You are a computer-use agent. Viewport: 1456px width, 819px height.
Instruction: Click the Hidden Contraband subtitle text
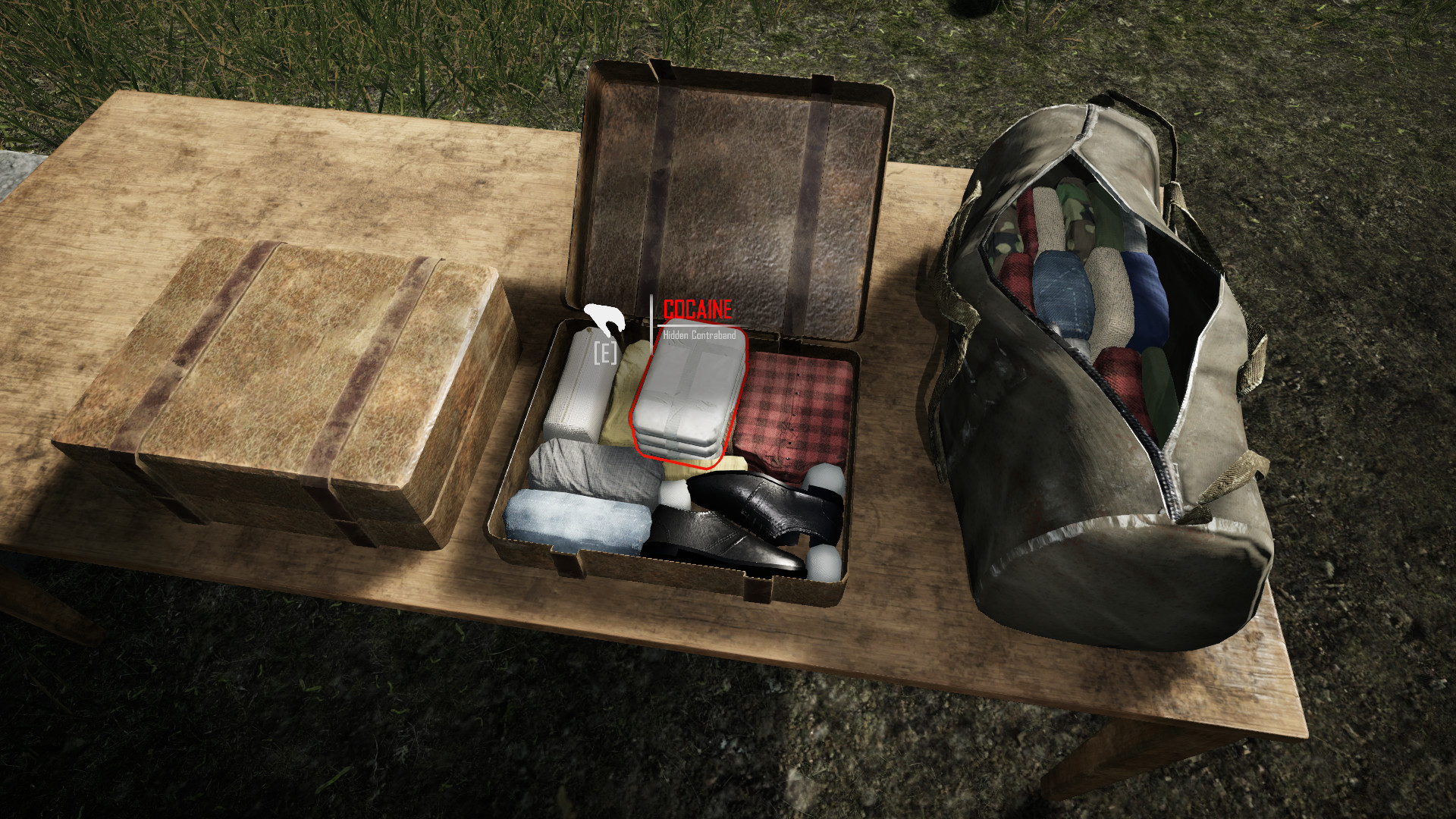coord(698,334)
